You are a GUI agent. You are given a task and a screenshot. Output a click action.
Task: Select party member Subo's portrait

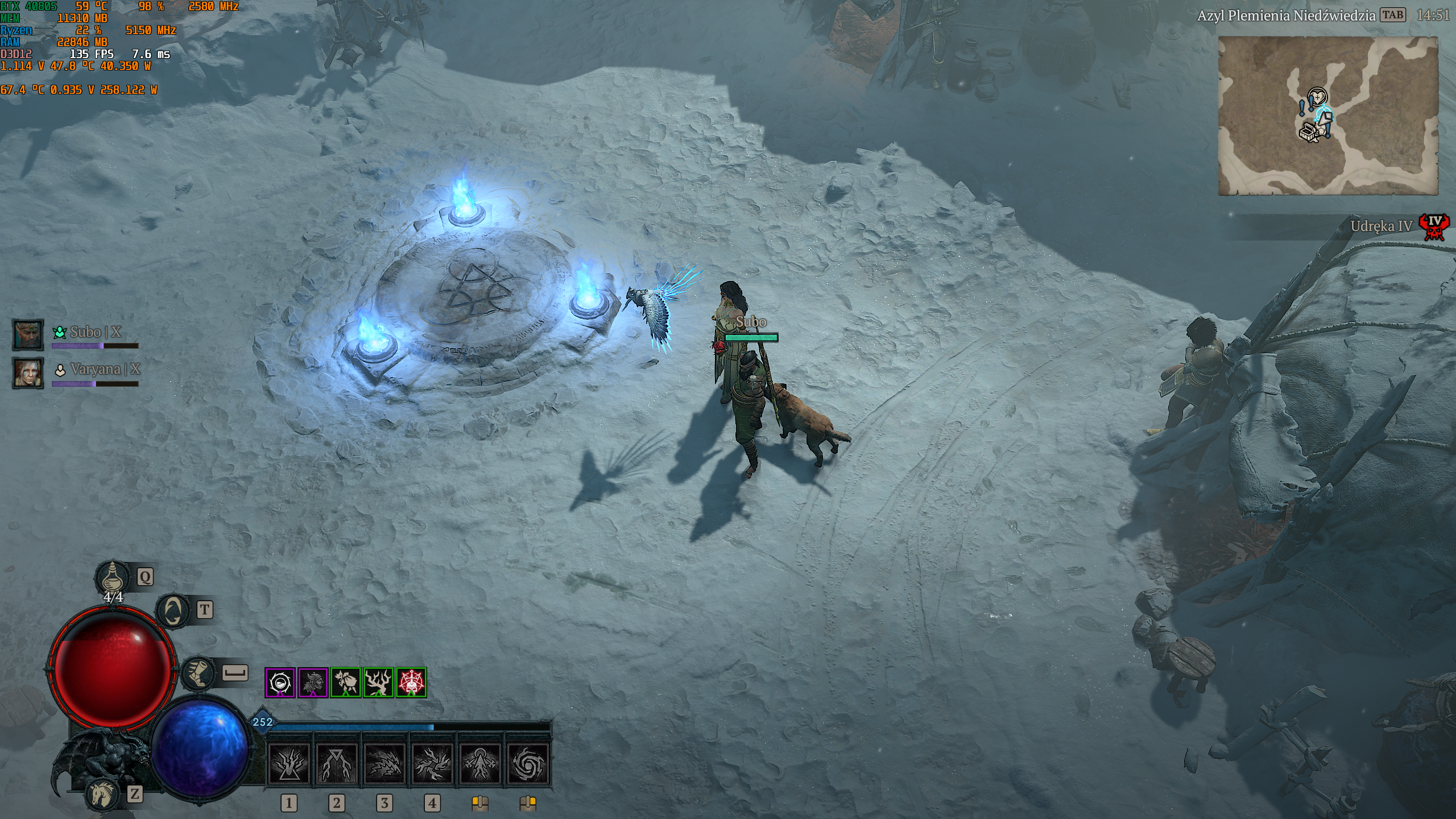[x=28, y=334]
